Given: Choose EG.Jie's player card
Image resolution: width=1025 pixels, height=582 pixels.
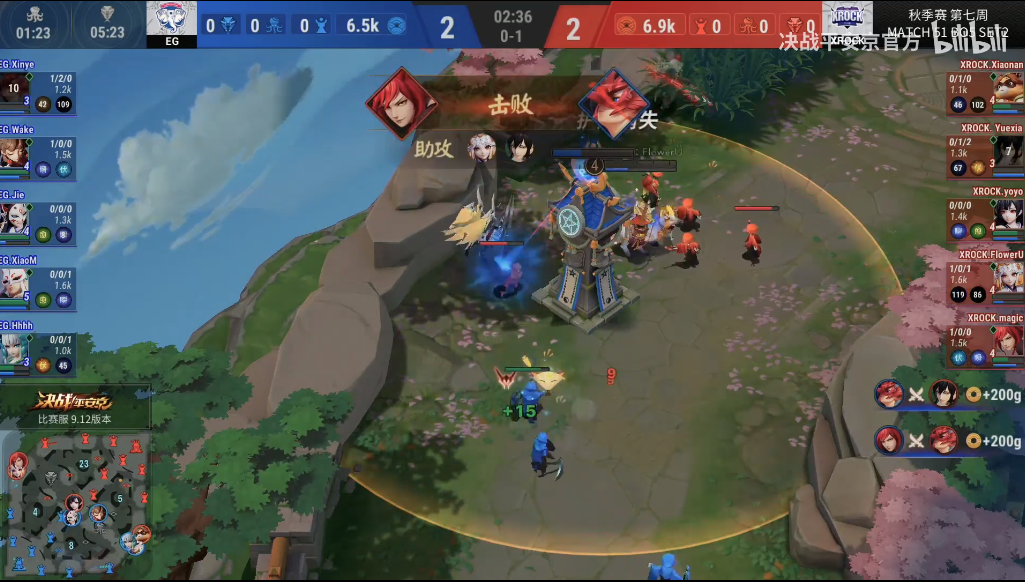Looking at the screenshot, I should tap(38, 212).
